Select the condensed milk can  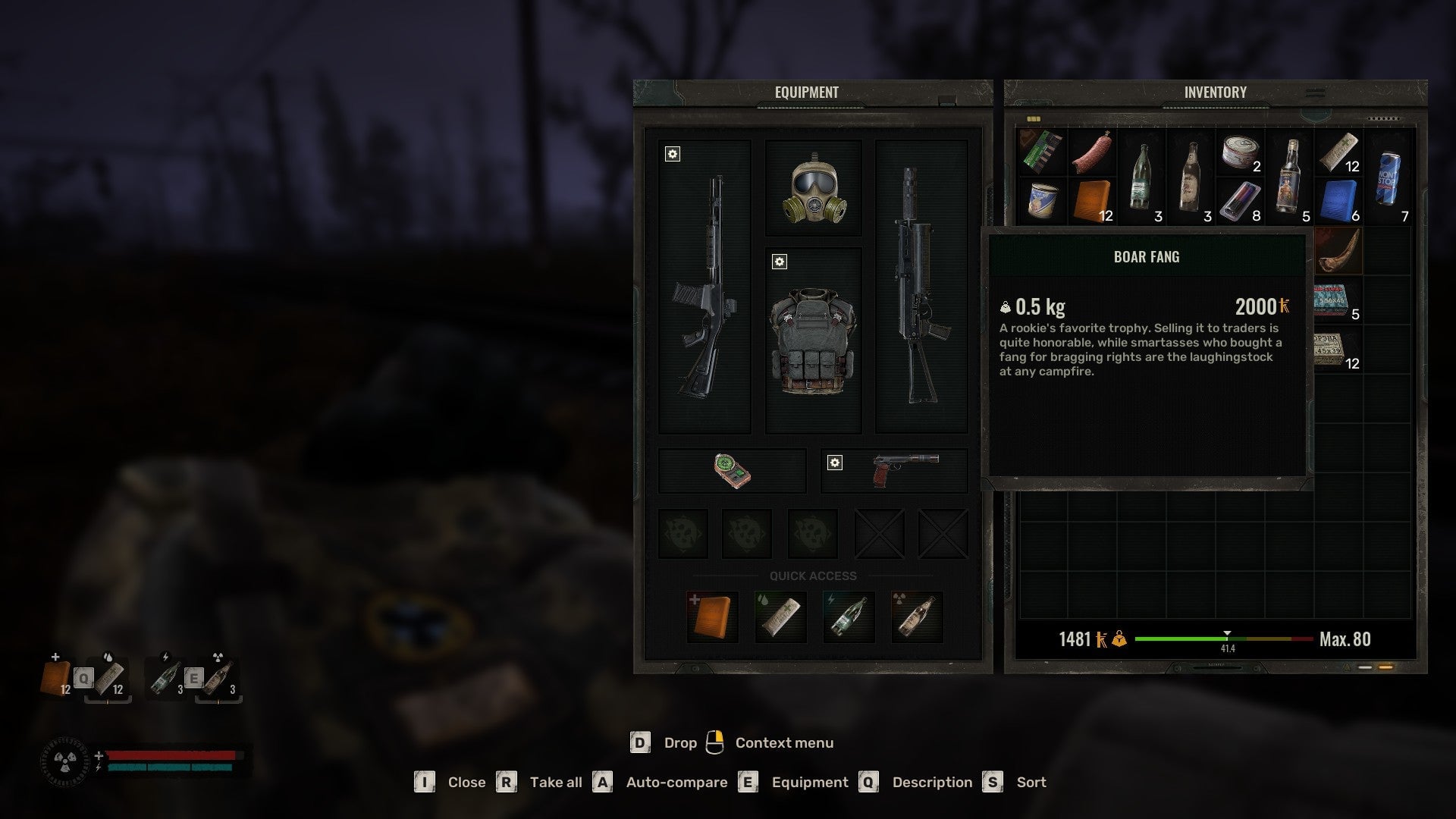(1042, 201)
